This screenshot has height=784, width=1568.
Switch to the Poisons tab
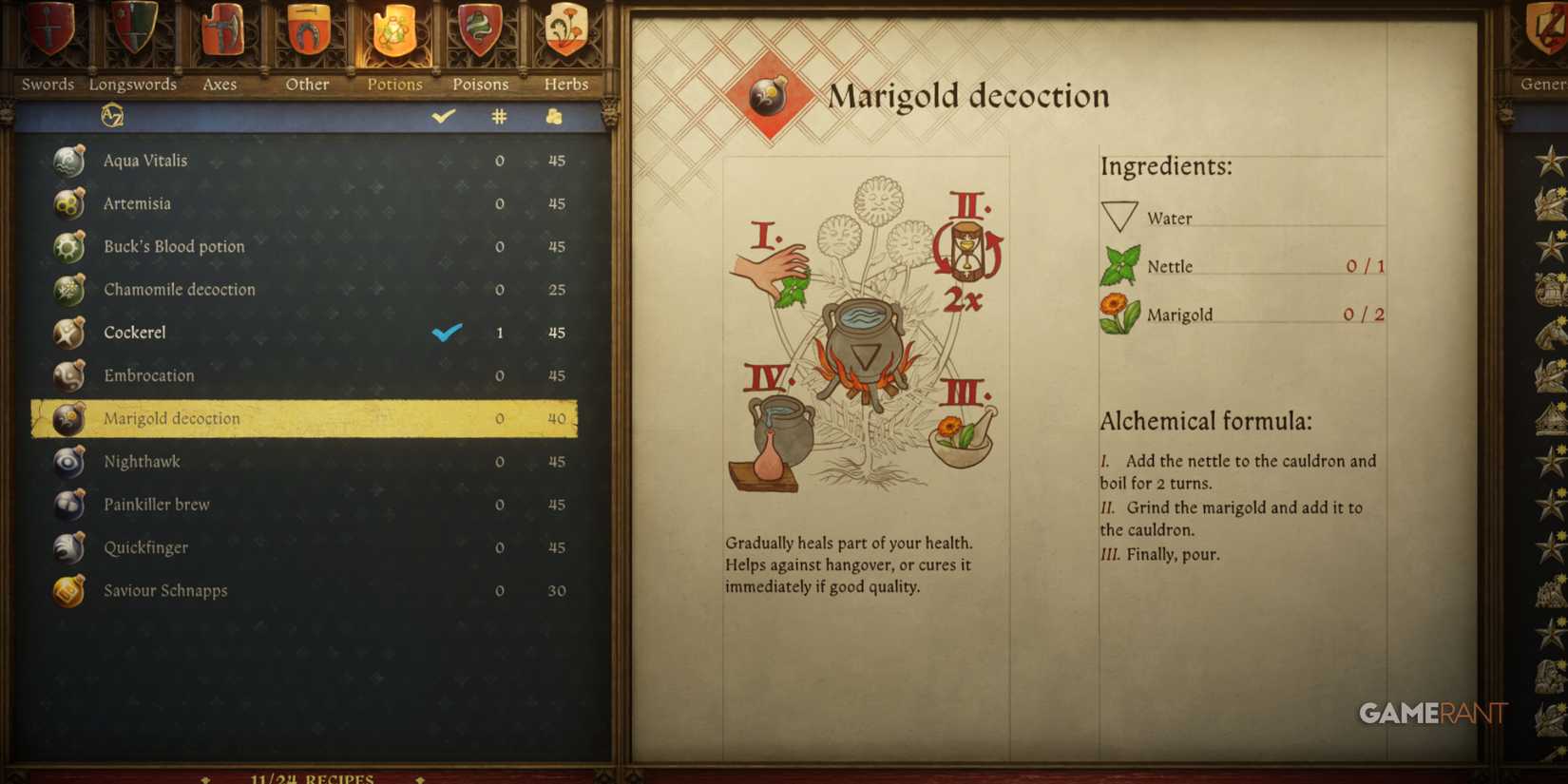pyautogui.click(x=479, y=84)
